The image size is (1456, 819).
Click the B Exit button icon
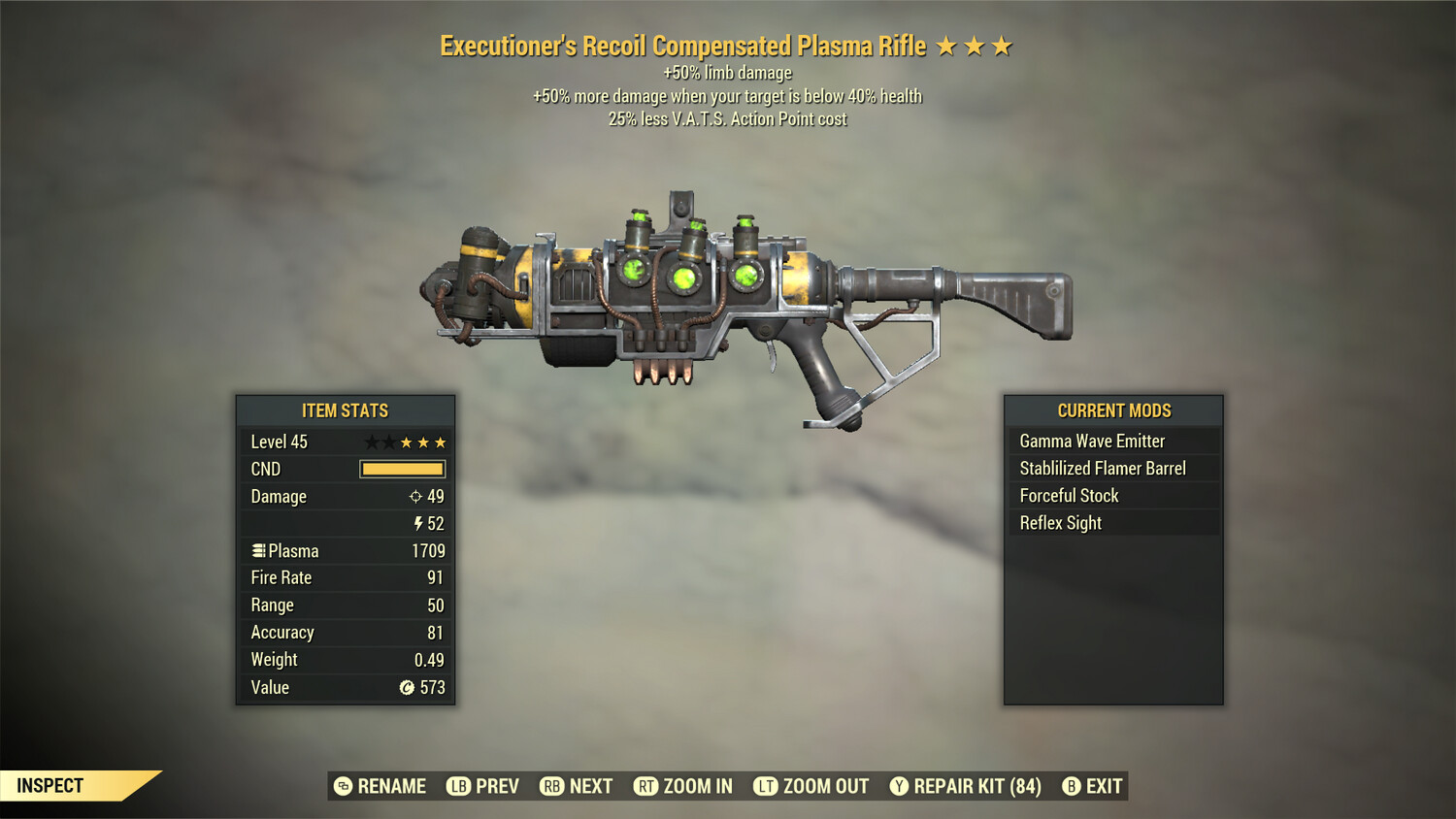click(x=1072, y=786)
